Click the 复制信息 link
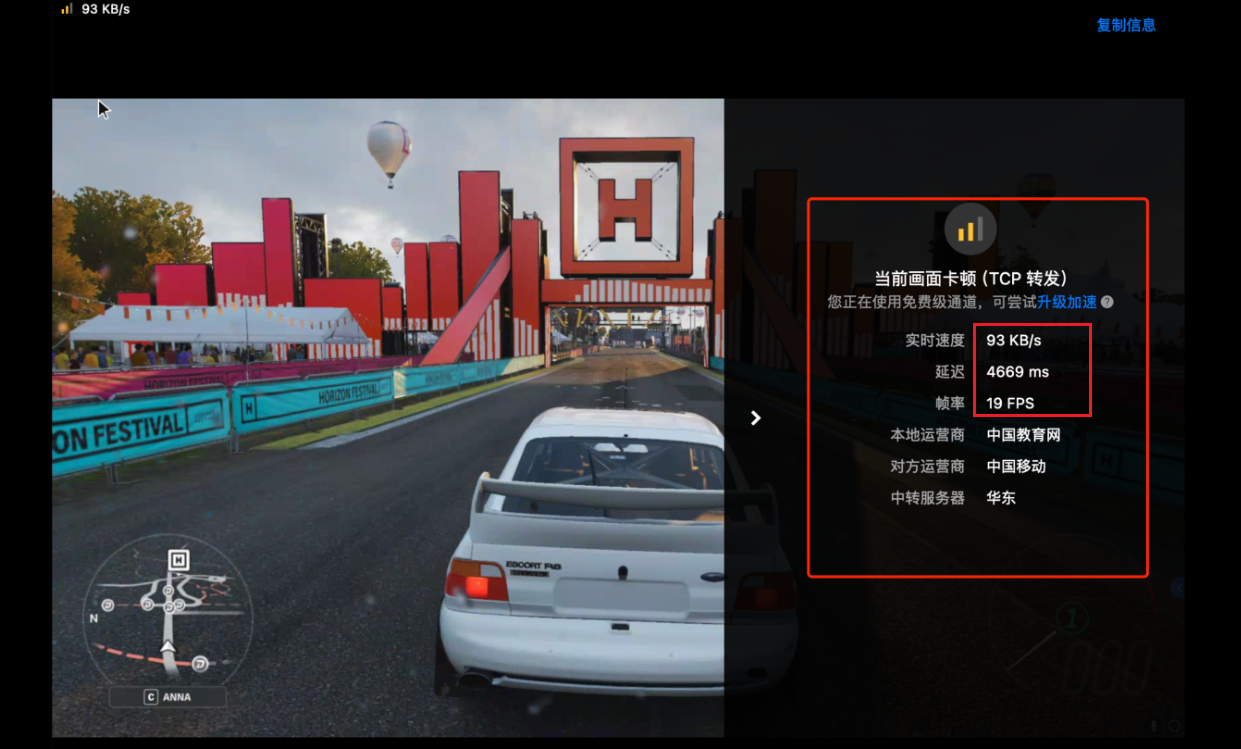Image resolution: width=1241 pixels, height=749 pixels. click(x=1126, y=25)
